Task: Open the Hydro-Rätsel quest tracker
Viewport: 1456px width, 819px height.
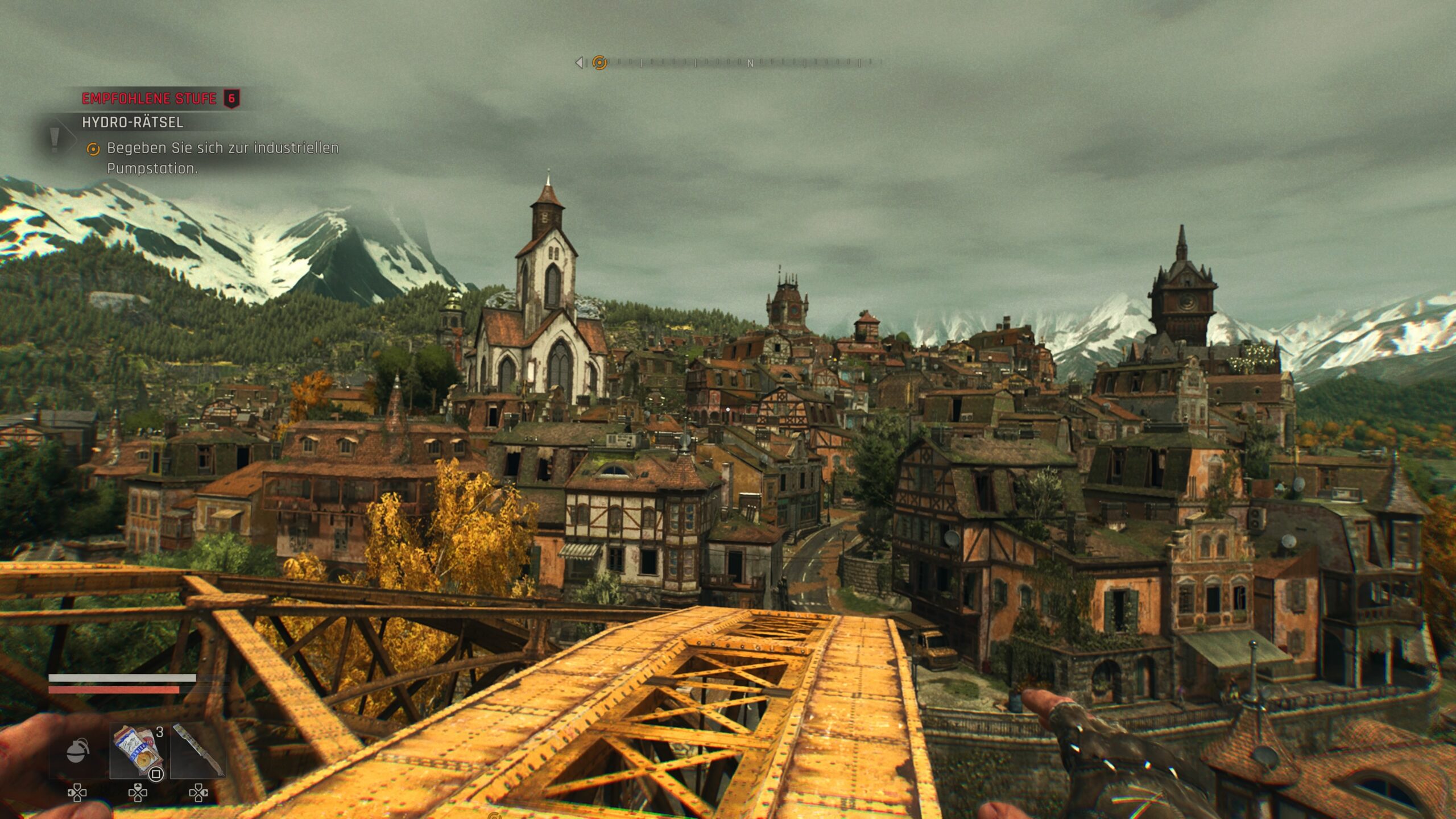Action: (x=133, y=122)
